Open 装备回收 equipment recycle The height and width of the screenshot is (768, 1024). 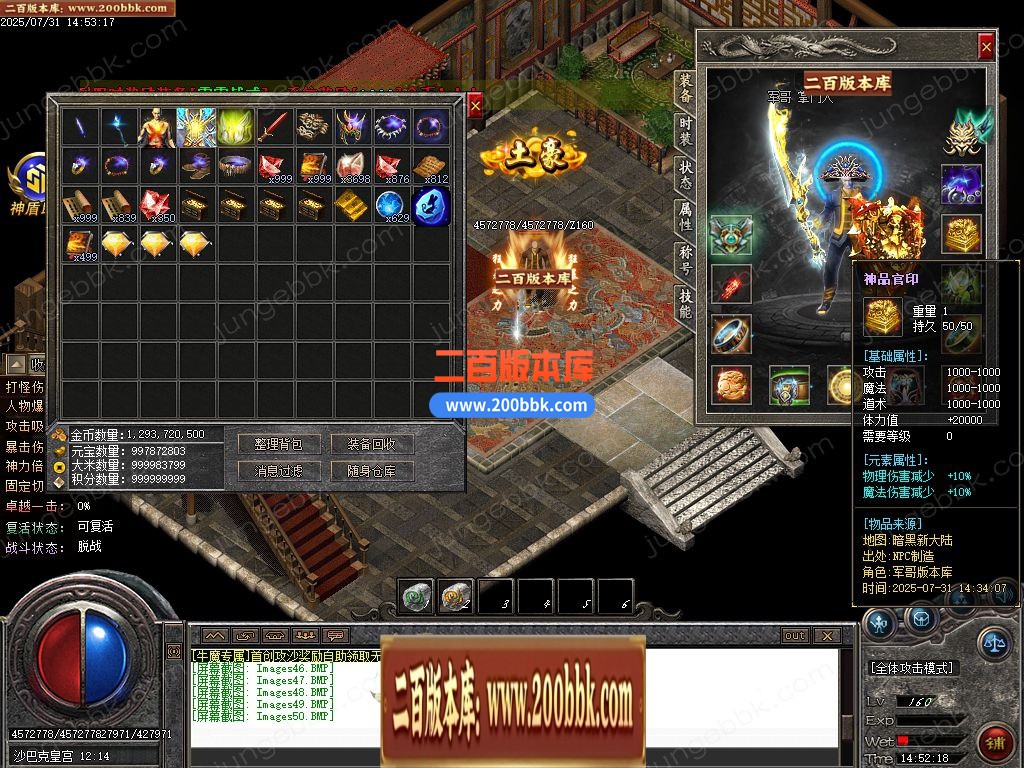coord(372,445)
